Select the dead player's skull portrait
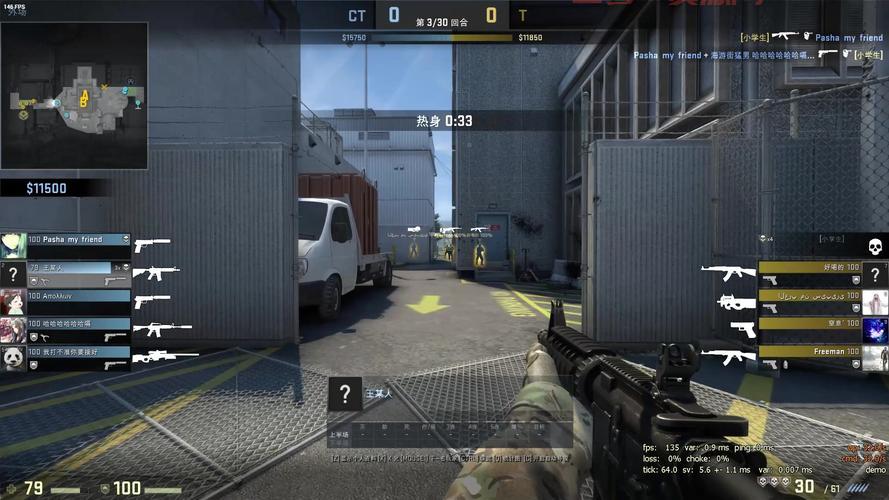Viewport: 889px width, 500px height. (874, 246)
